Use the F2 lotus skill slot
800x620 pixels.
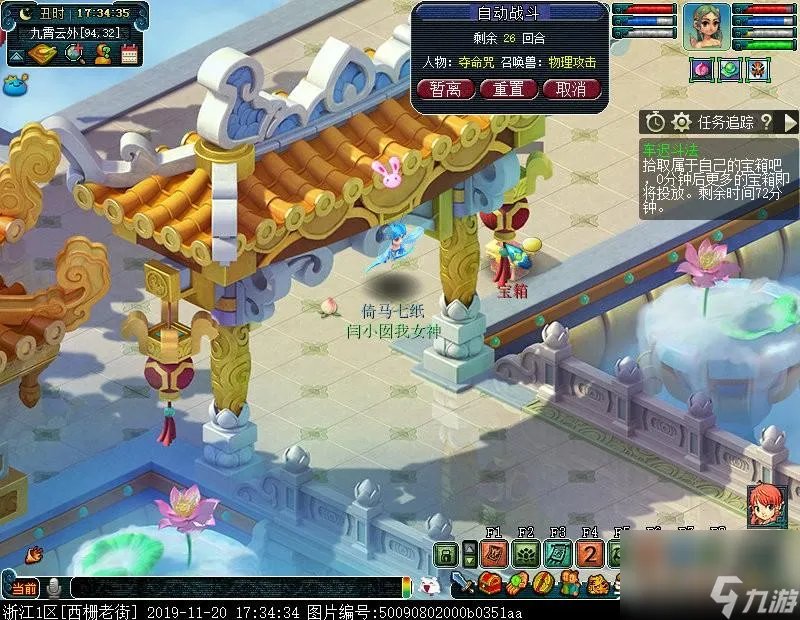point(526,555)
